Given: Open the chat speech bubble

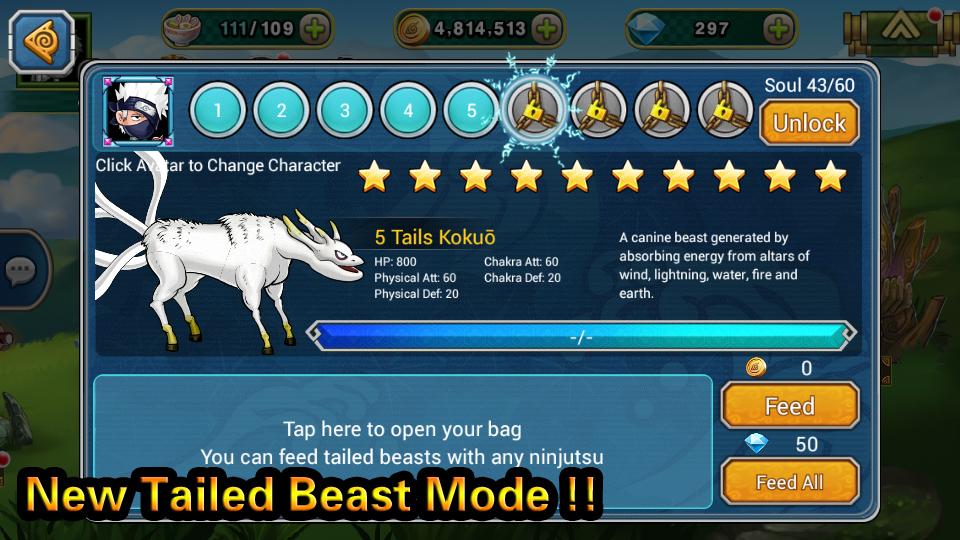Looking at the screenshot, I should click(20, 269).
